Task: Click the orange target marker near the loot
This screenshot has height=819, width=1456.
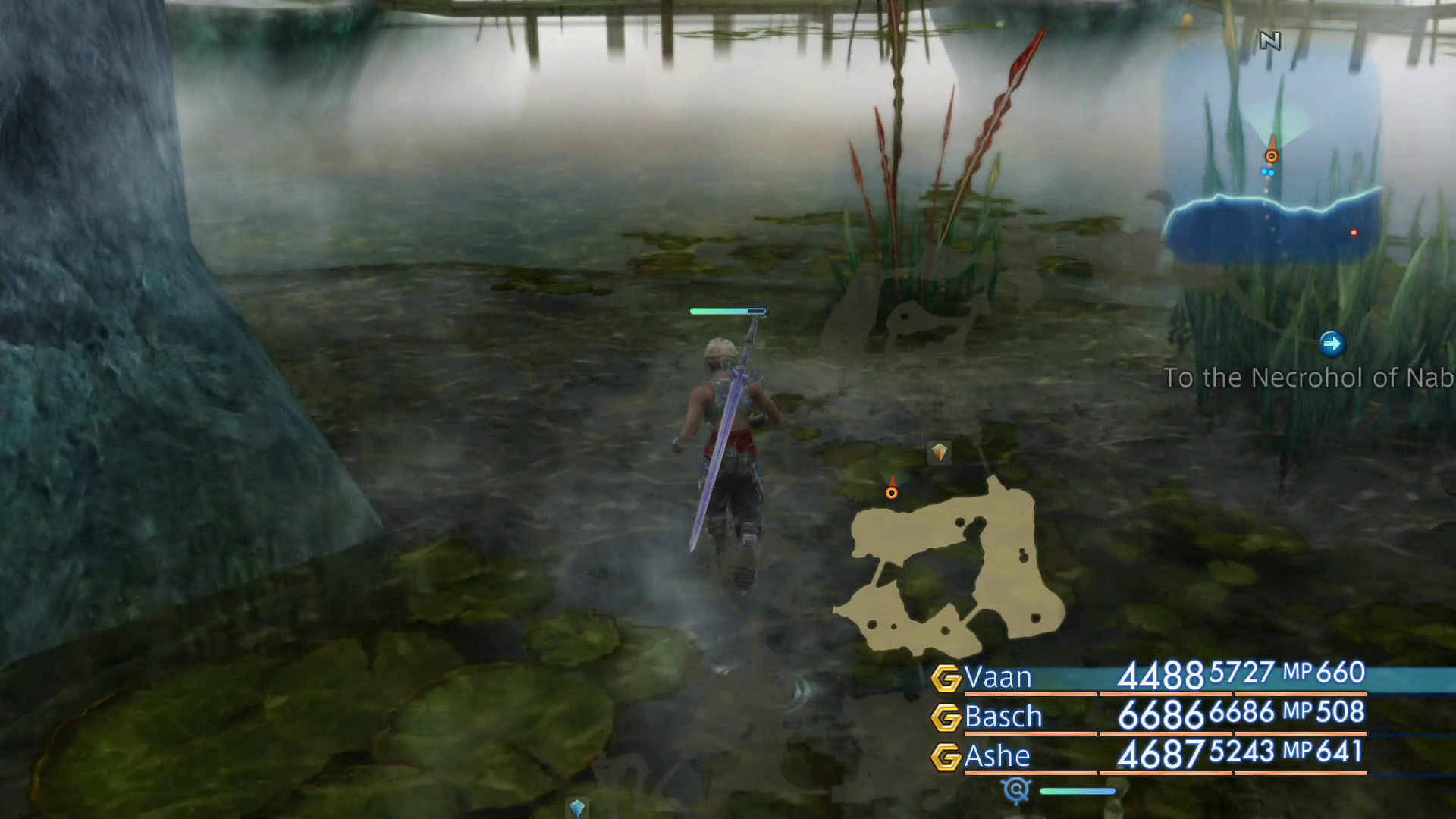Action: click(891, 491)
